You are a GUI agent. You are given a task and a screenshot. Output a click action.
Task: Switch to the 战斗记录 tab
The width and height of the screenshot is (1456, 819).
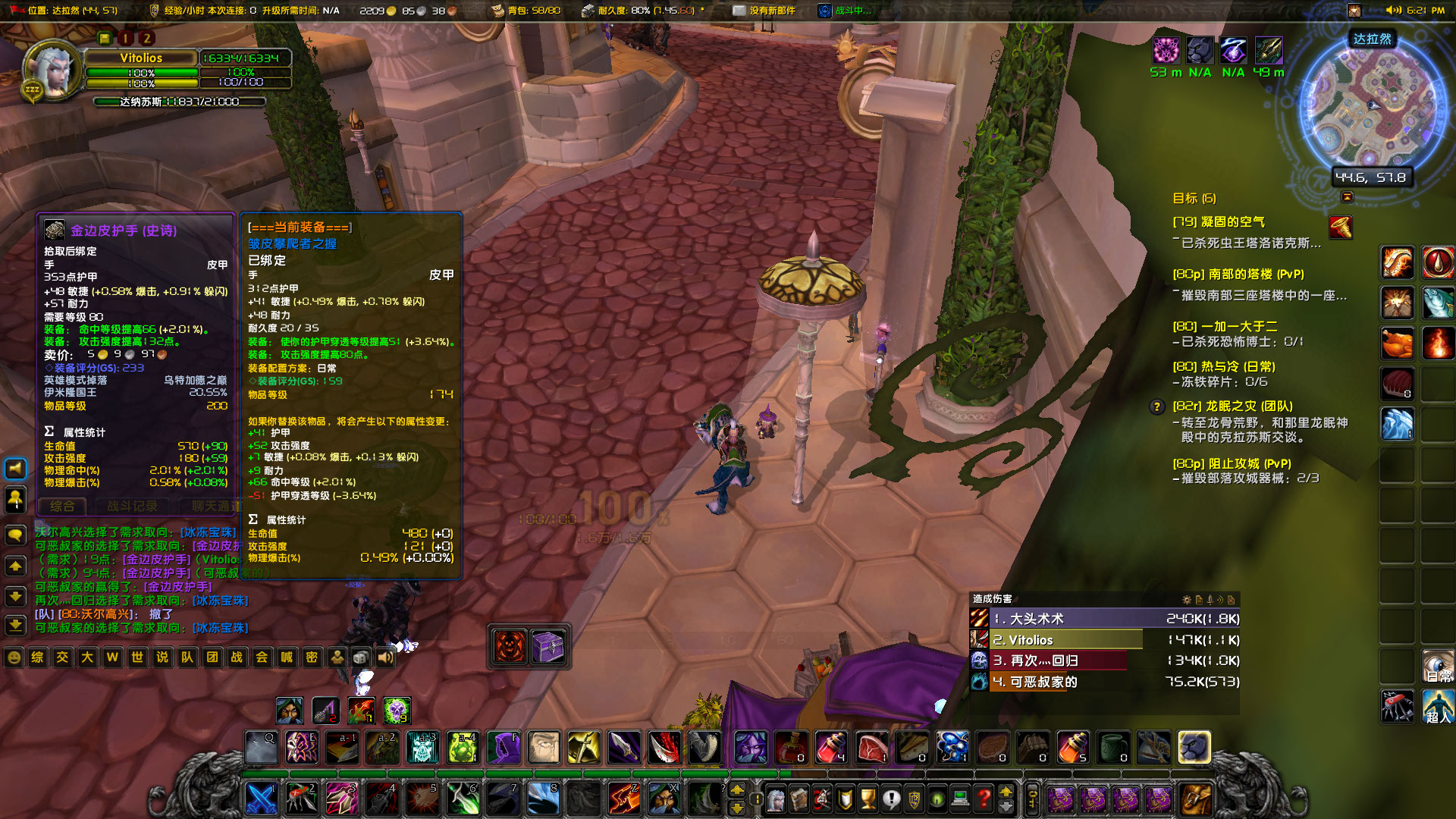coord(131,507)
